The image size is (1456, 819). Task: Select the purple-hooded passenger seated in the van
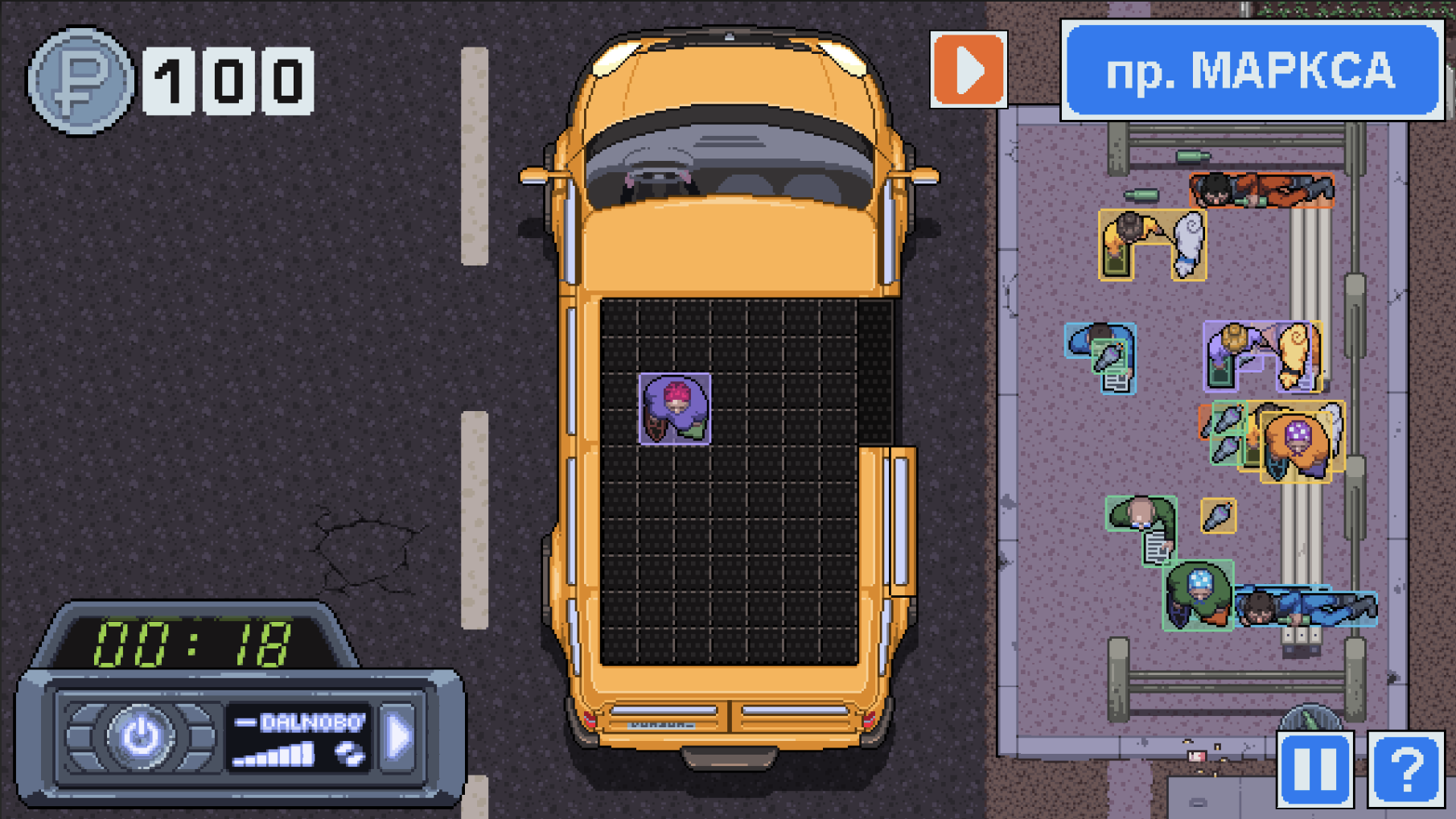click(x=674, y=410)
